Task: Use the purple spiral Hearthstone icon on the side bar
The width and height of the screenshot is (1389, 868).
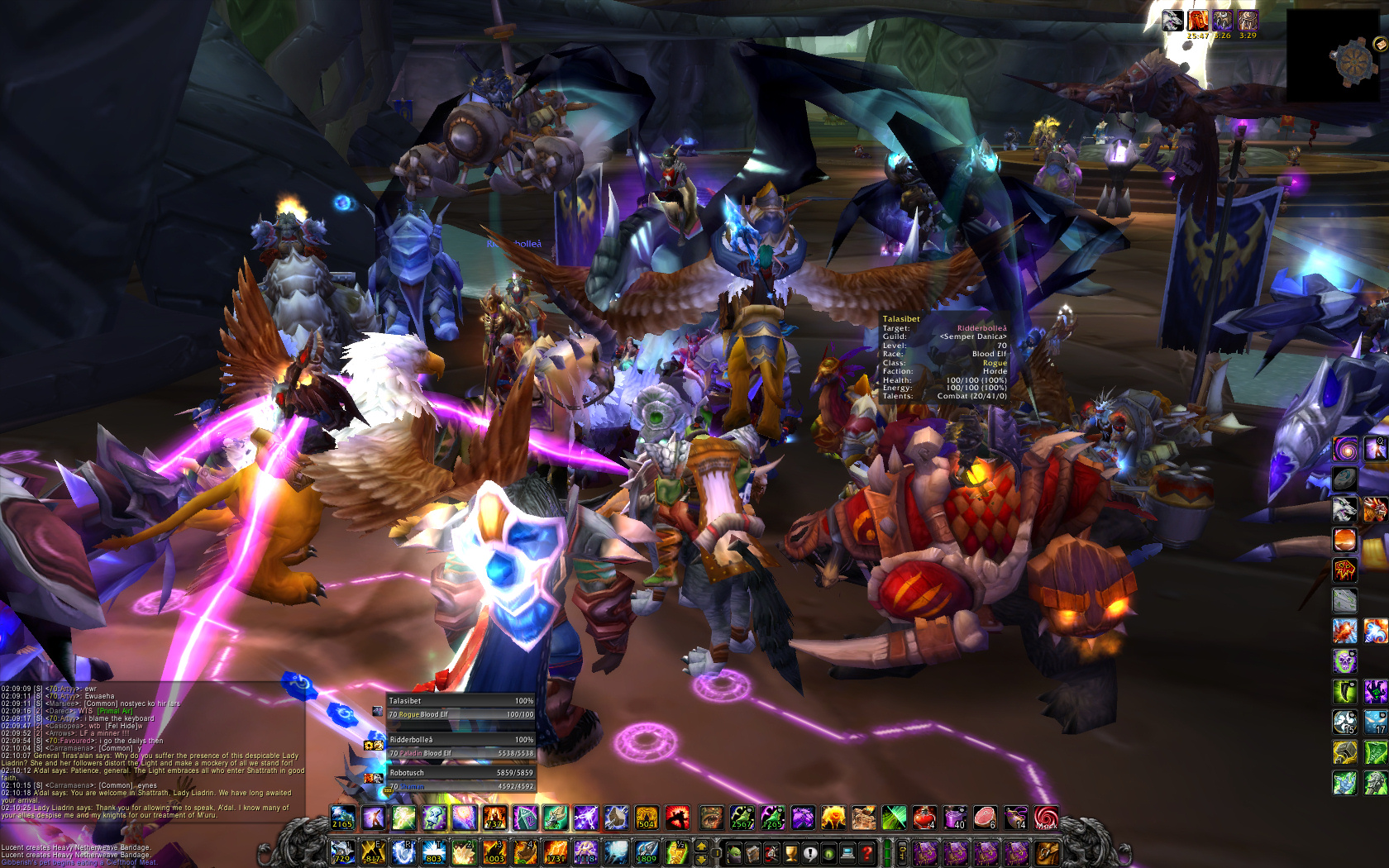Action: (1344, 449)
